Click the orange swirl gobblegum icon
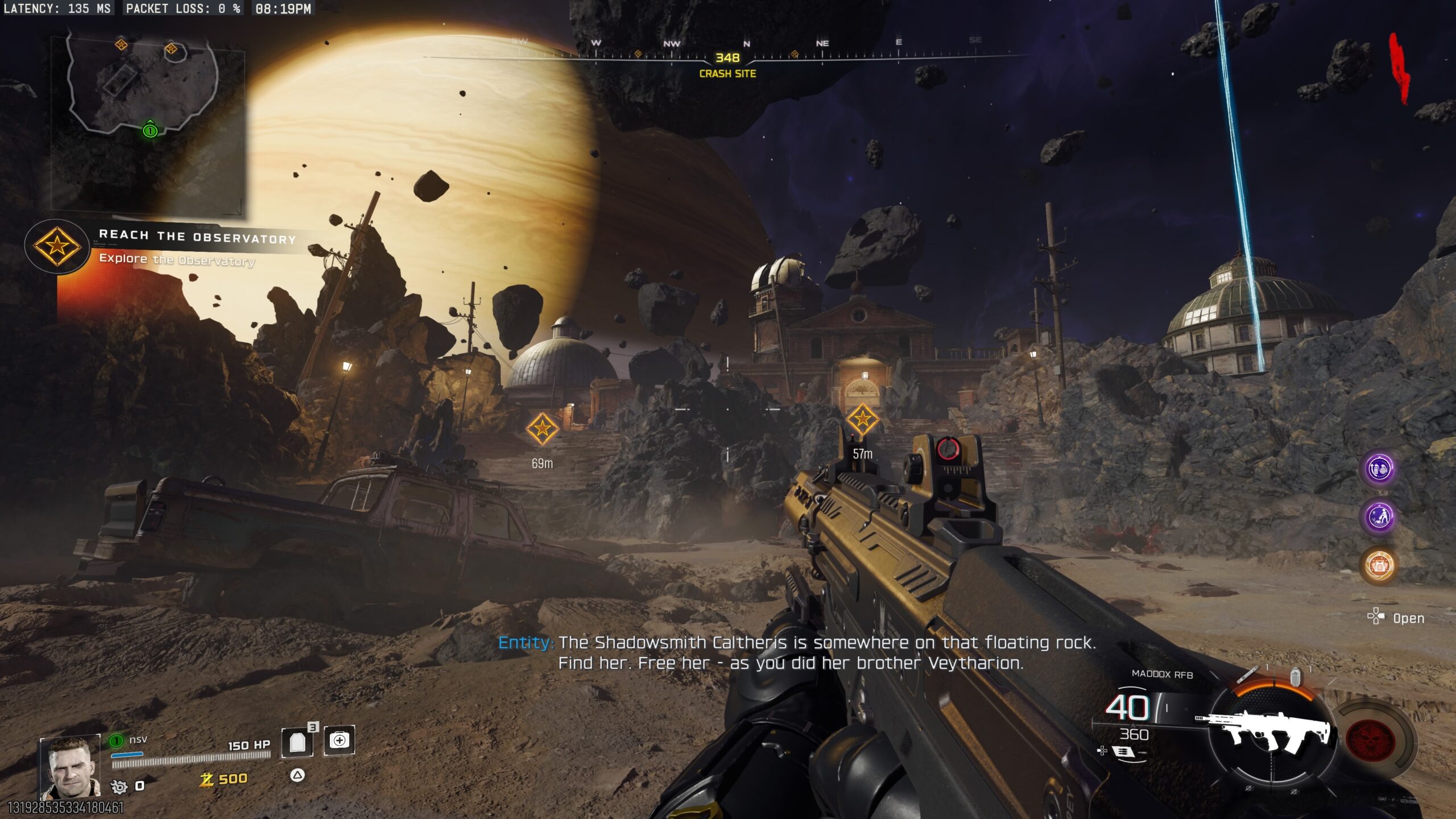This screenshot has width=1456, height=819. click(x=1379, y=566)
